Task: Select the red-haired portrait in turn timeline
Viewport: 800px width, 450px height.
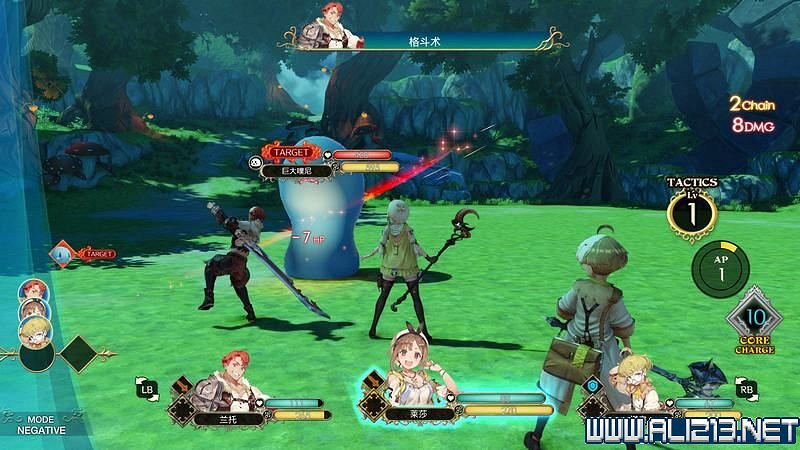Action: tap(30, 291)
